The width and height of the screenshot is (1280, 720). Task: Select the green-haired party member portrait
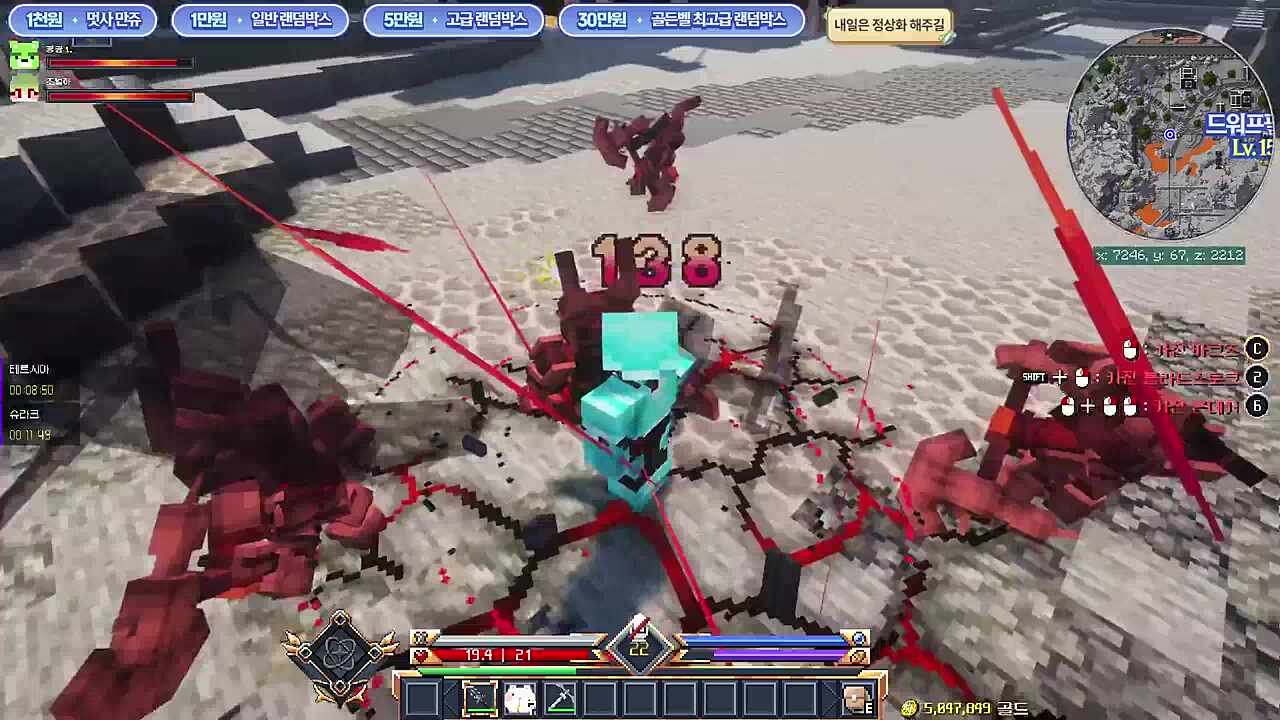(x=24, y=56)
